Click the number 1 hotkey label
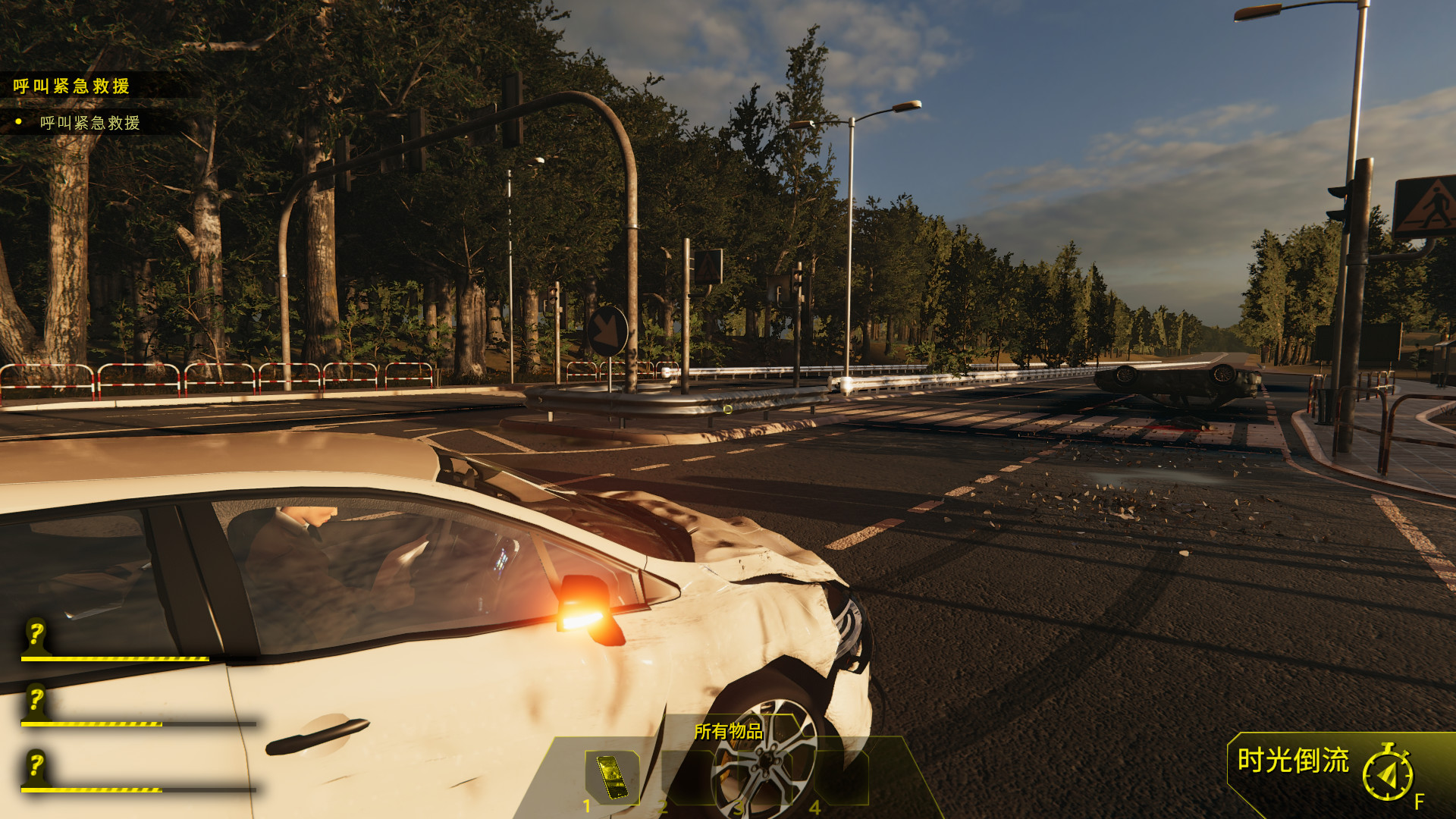The width and height of the screenshot is (1456, 819). click(x=586, y=806)
